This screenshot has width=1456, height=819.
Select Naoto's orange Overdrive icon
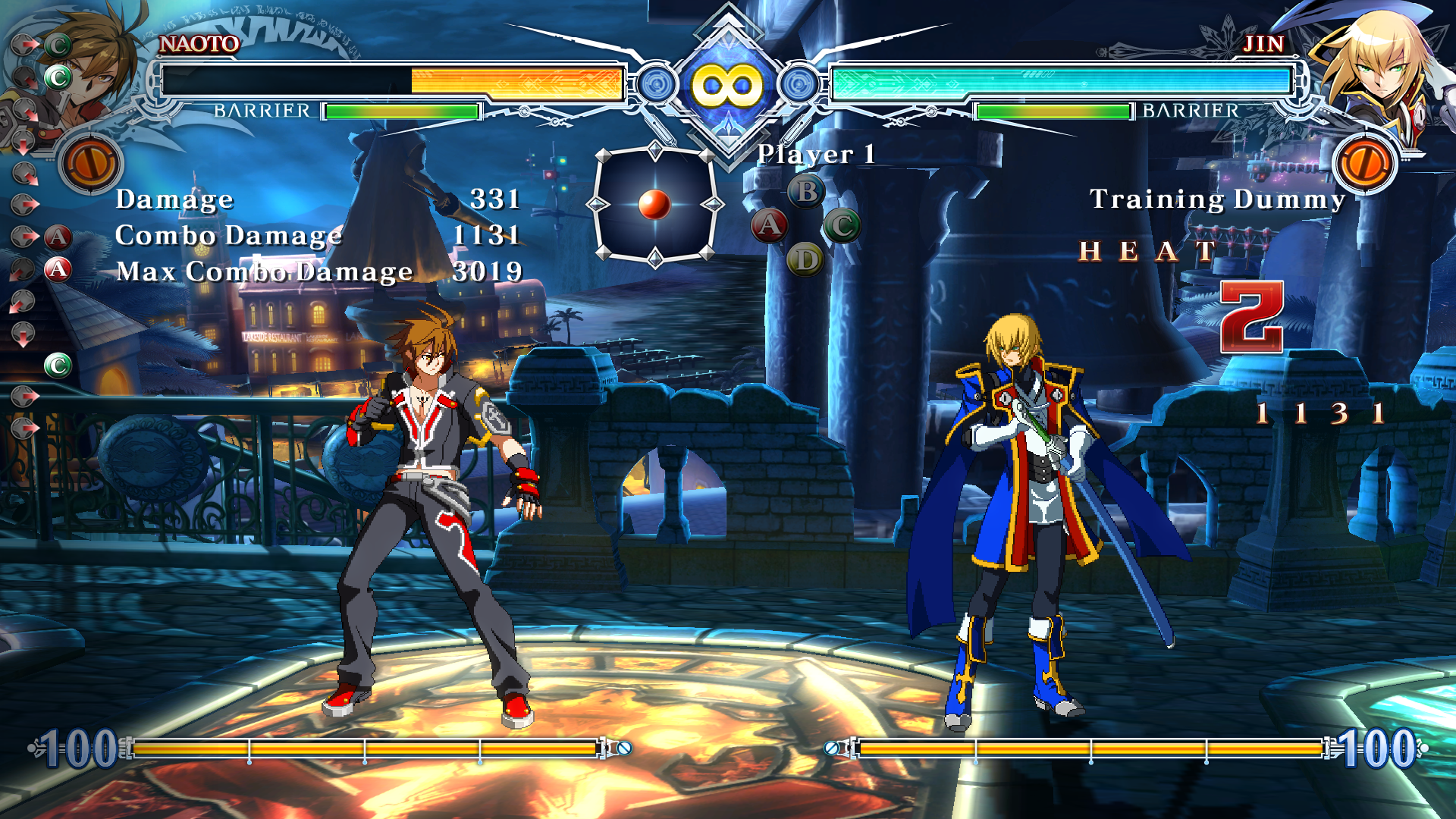91,163
